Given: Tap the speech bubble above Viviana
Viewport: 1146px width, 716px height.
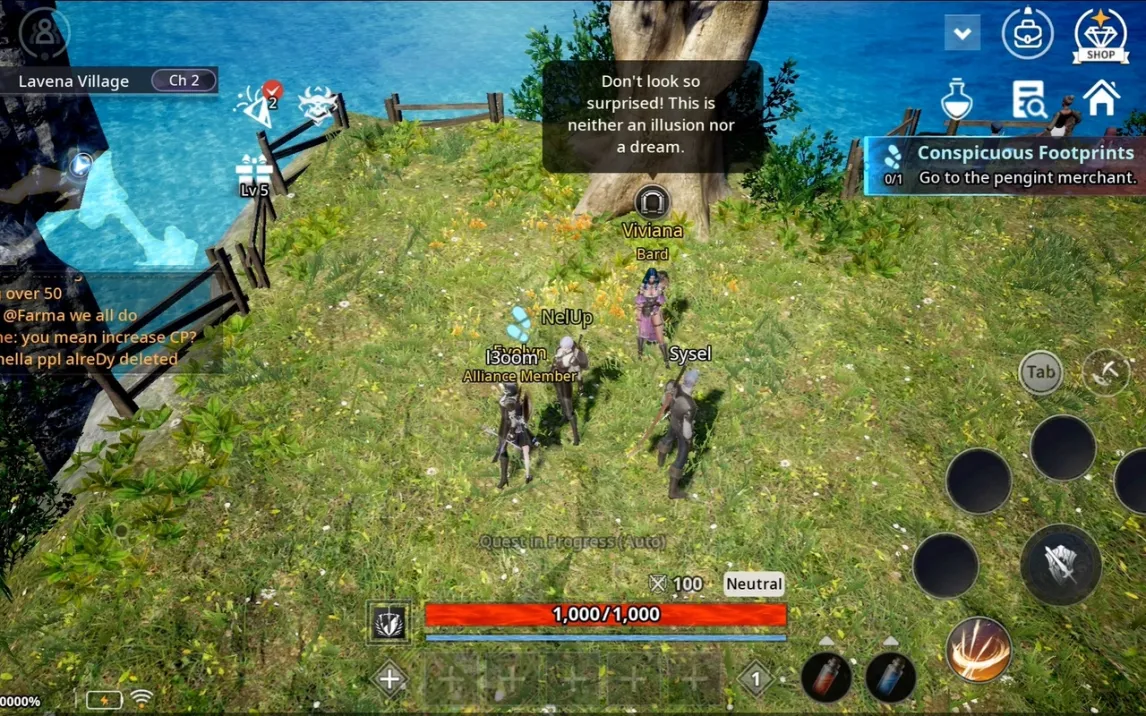Looking at the screenshot, I should pos(652,114).
